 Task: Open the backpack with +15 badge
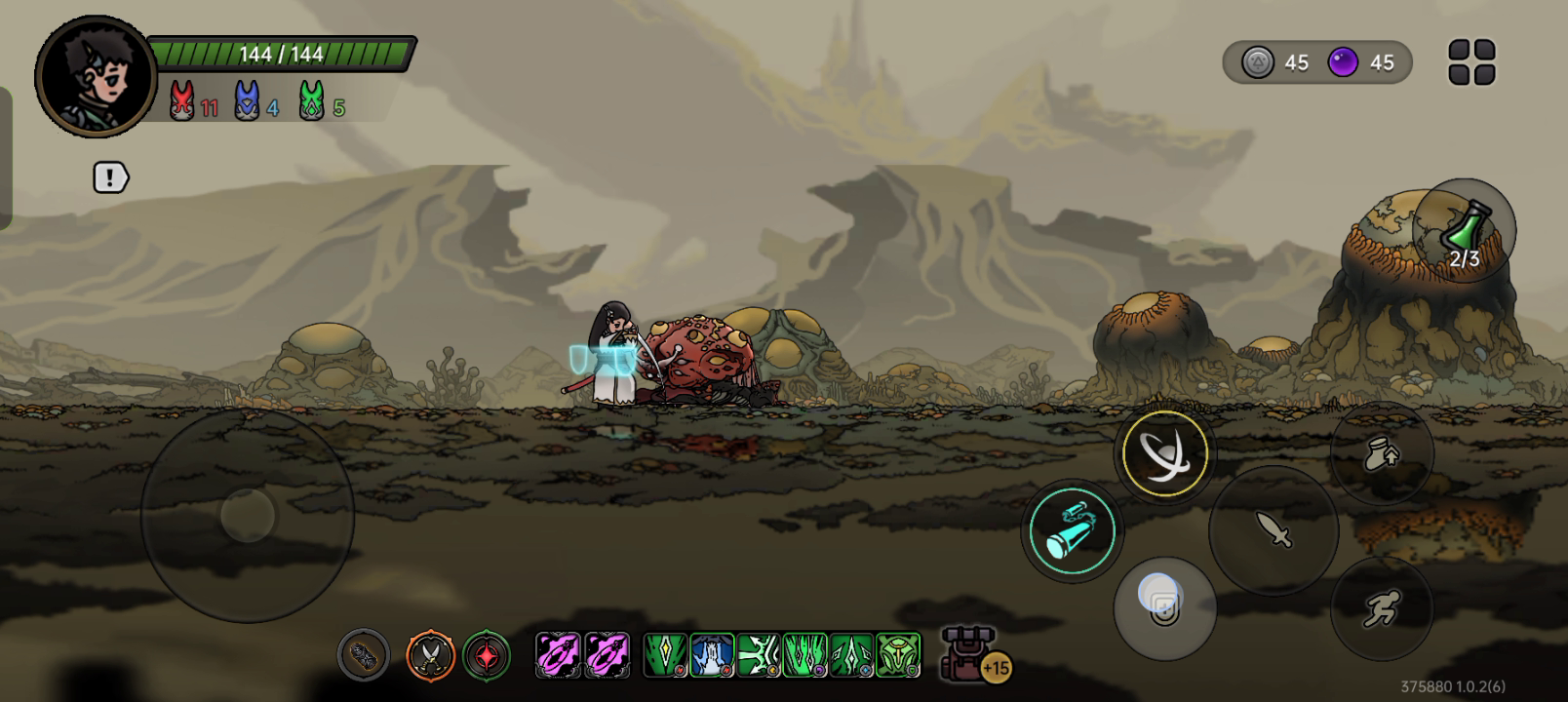(x=971, y=654)
